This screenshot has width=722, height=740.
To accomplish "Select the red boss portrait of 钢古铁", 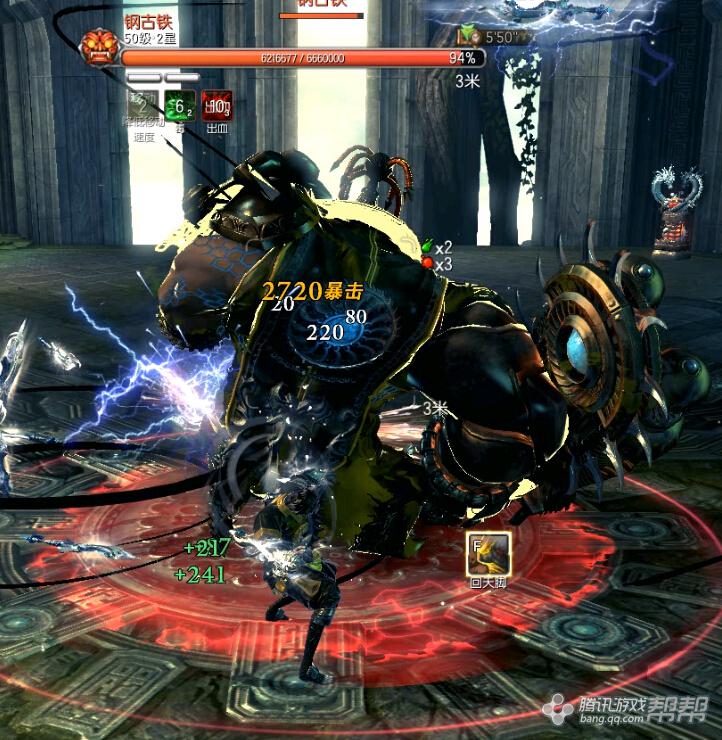I will click(100, 47).
